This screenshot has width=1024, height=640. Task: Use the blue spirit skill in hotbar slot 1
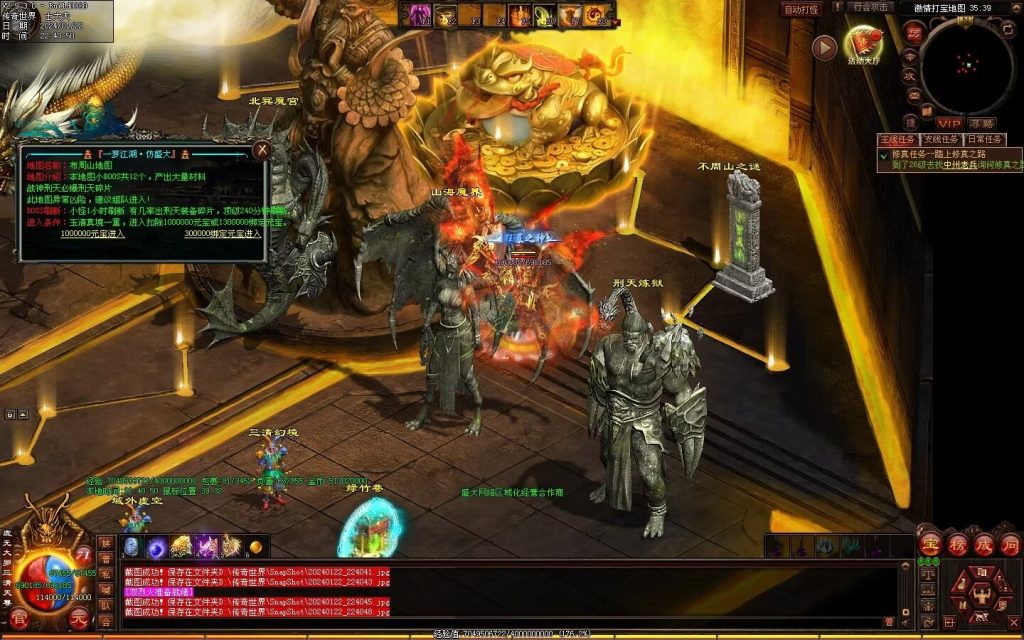132,546
